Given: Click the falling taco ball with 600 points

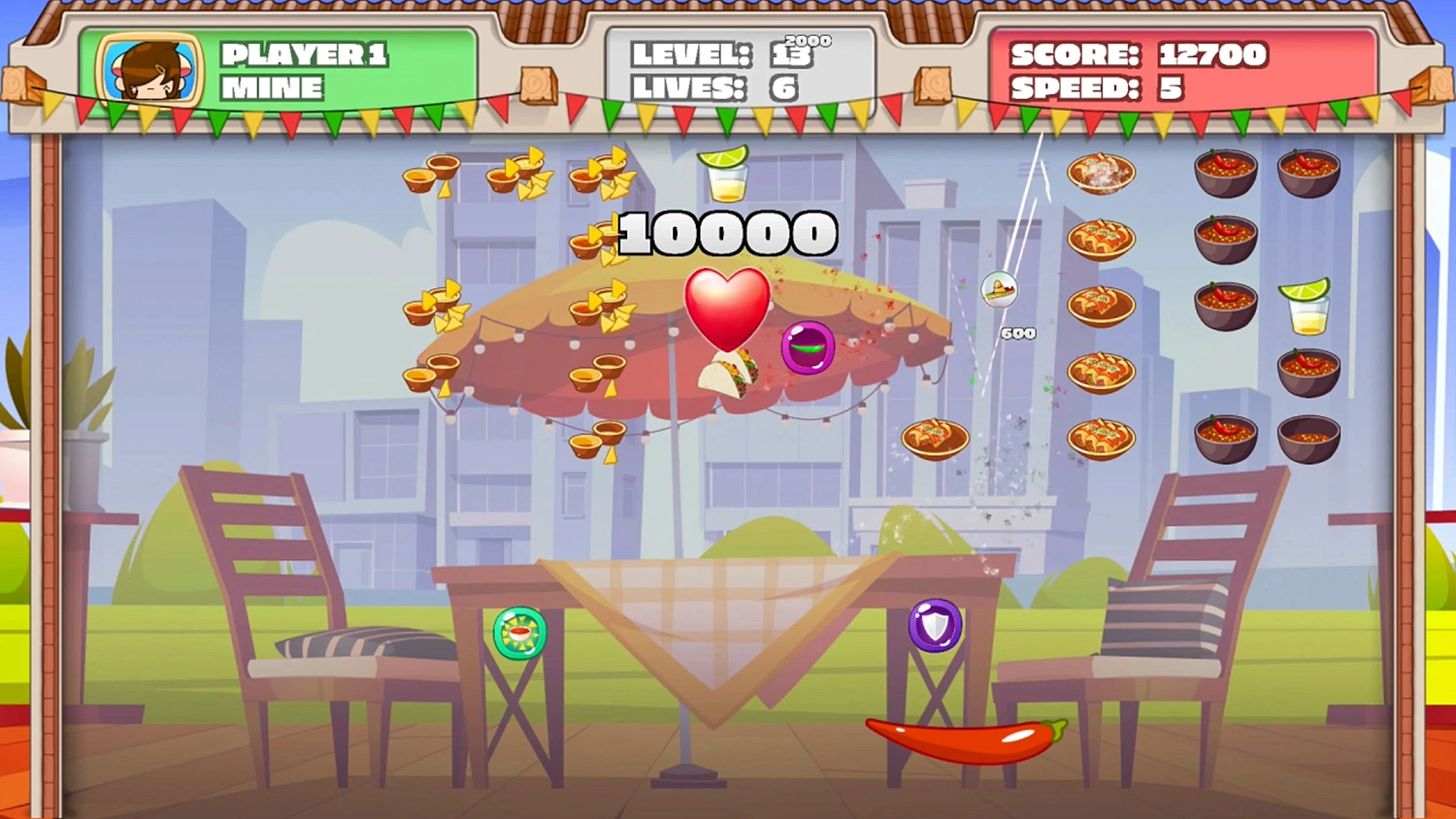Looking at the screenshot, I should coord(1002,291).
